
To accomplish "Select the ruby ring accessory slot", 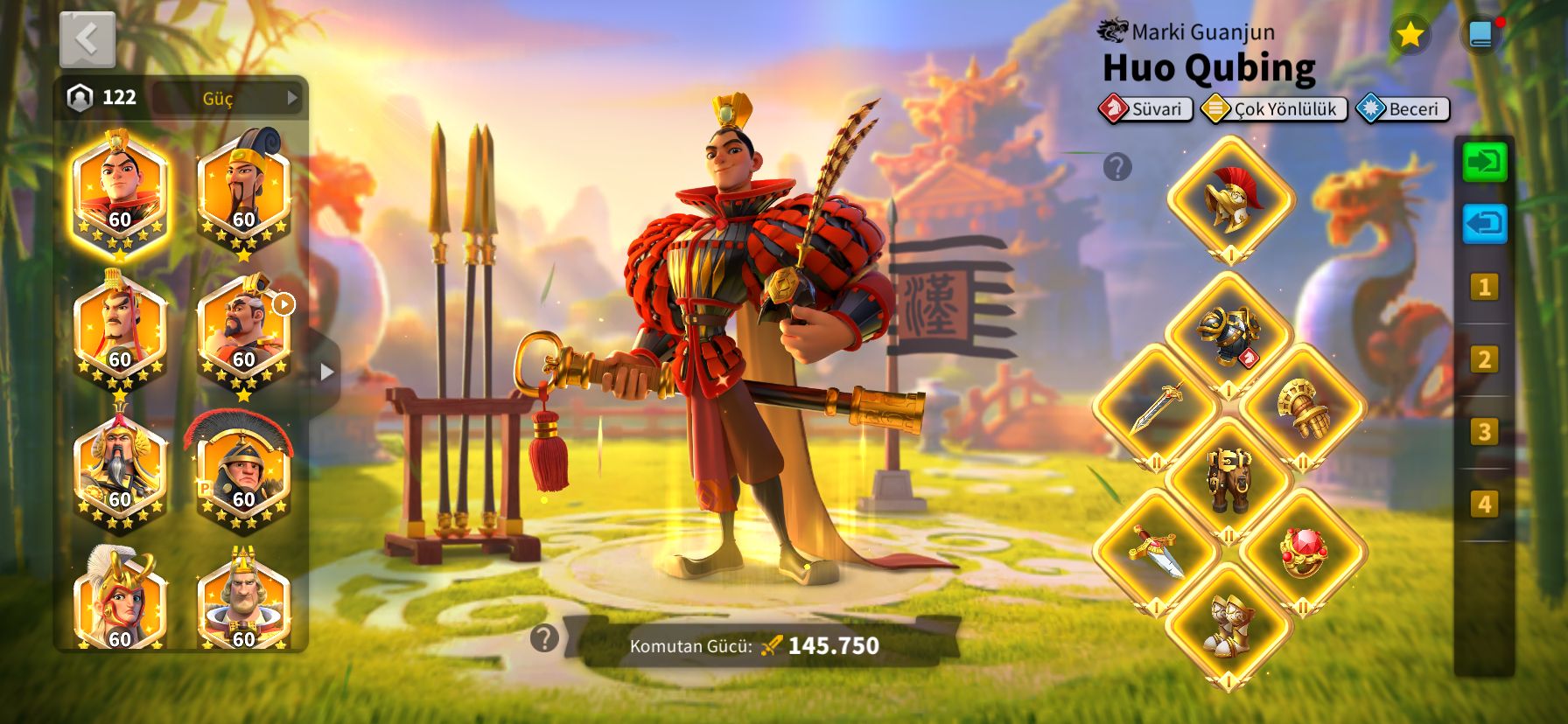I will [1303, 553].
